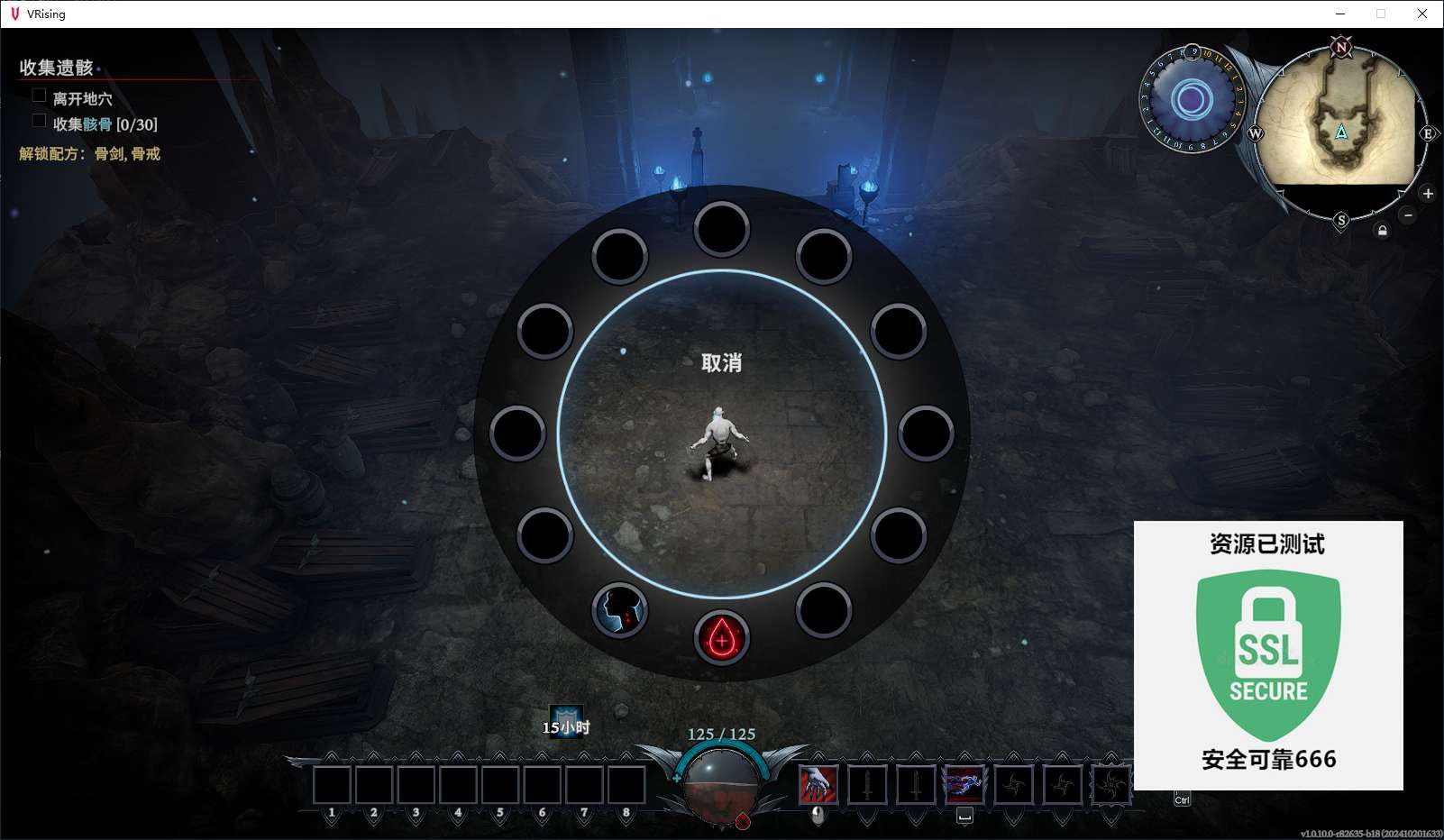Toggle the minimap lock icon
This screenshot has height=840, width=1444.
(x=1382, y=231)
